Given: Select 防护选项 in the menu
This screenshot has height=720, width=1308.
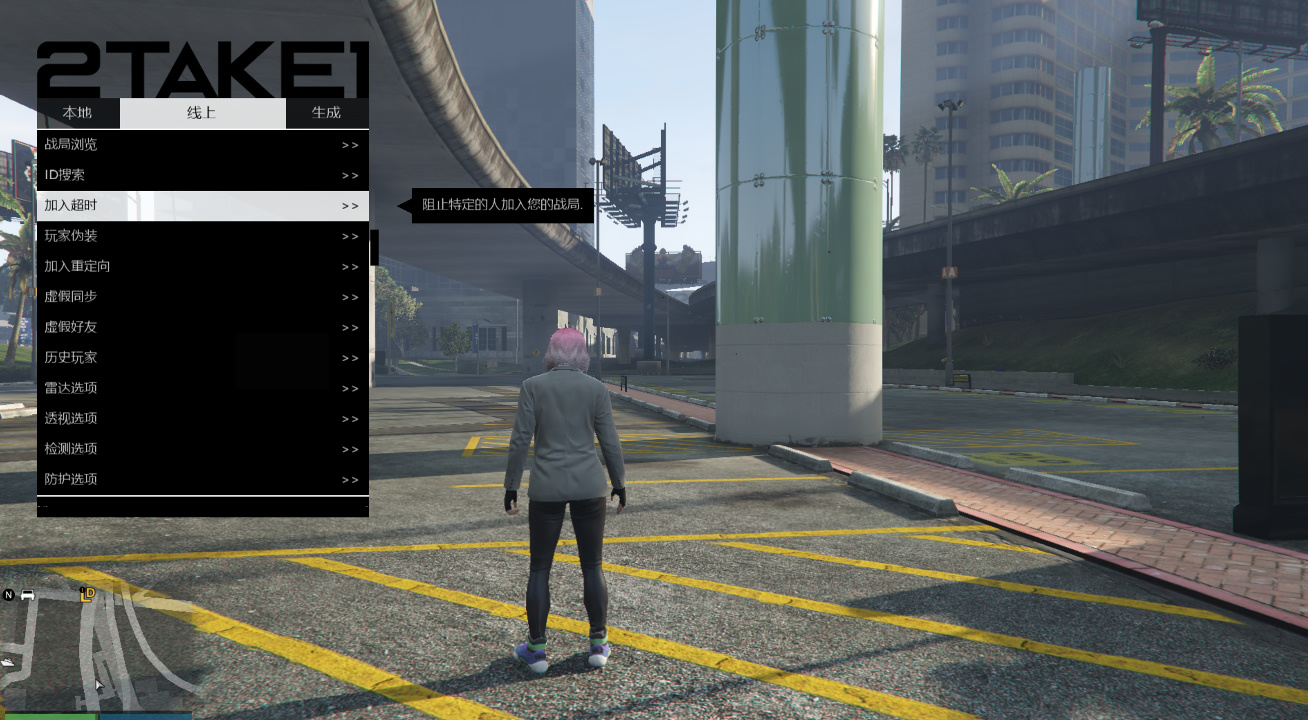Looking at the screenshot, I should pyautogui.click(x=202, y=479).
